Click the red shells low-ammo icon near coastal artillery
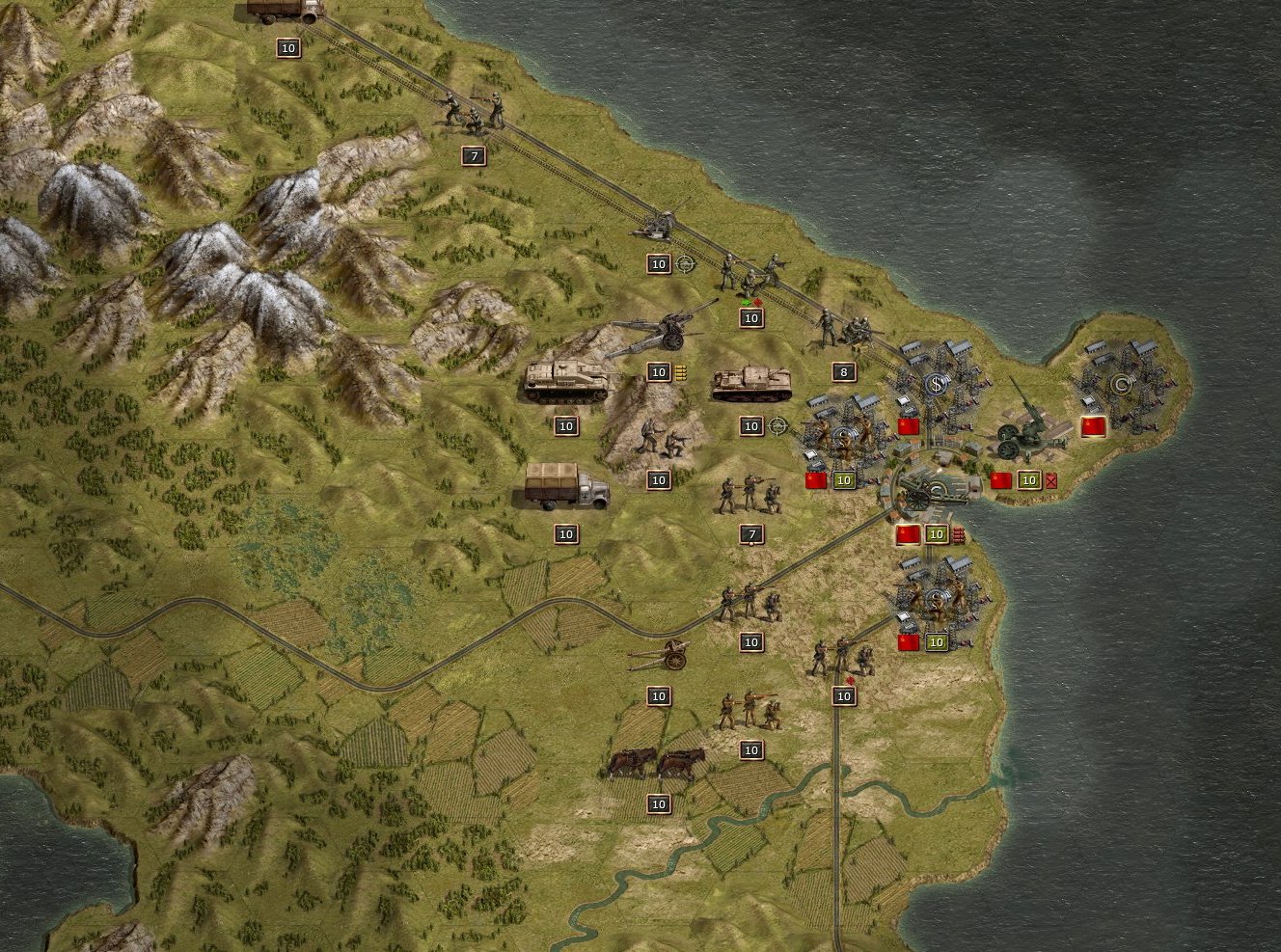 click(x=958, y=535)
